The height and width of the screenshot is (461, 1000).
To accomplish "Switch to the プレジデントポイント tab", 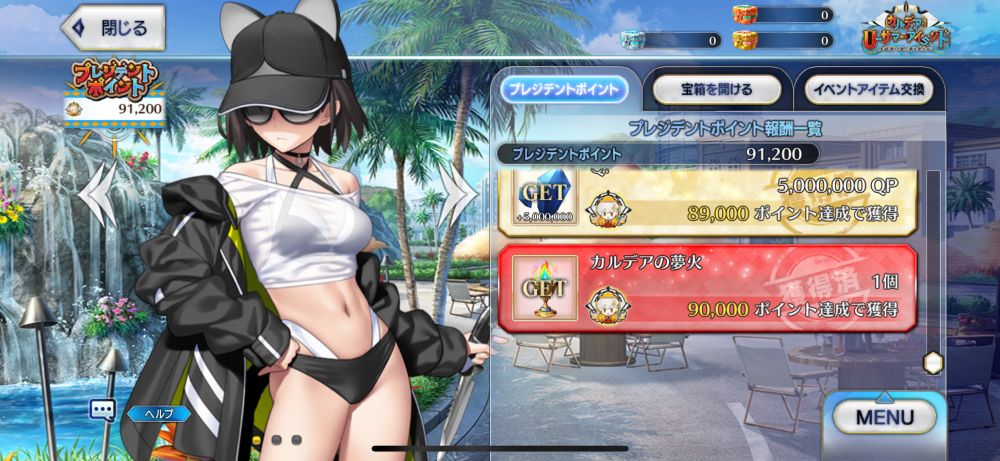I will [x=564, y=88].
